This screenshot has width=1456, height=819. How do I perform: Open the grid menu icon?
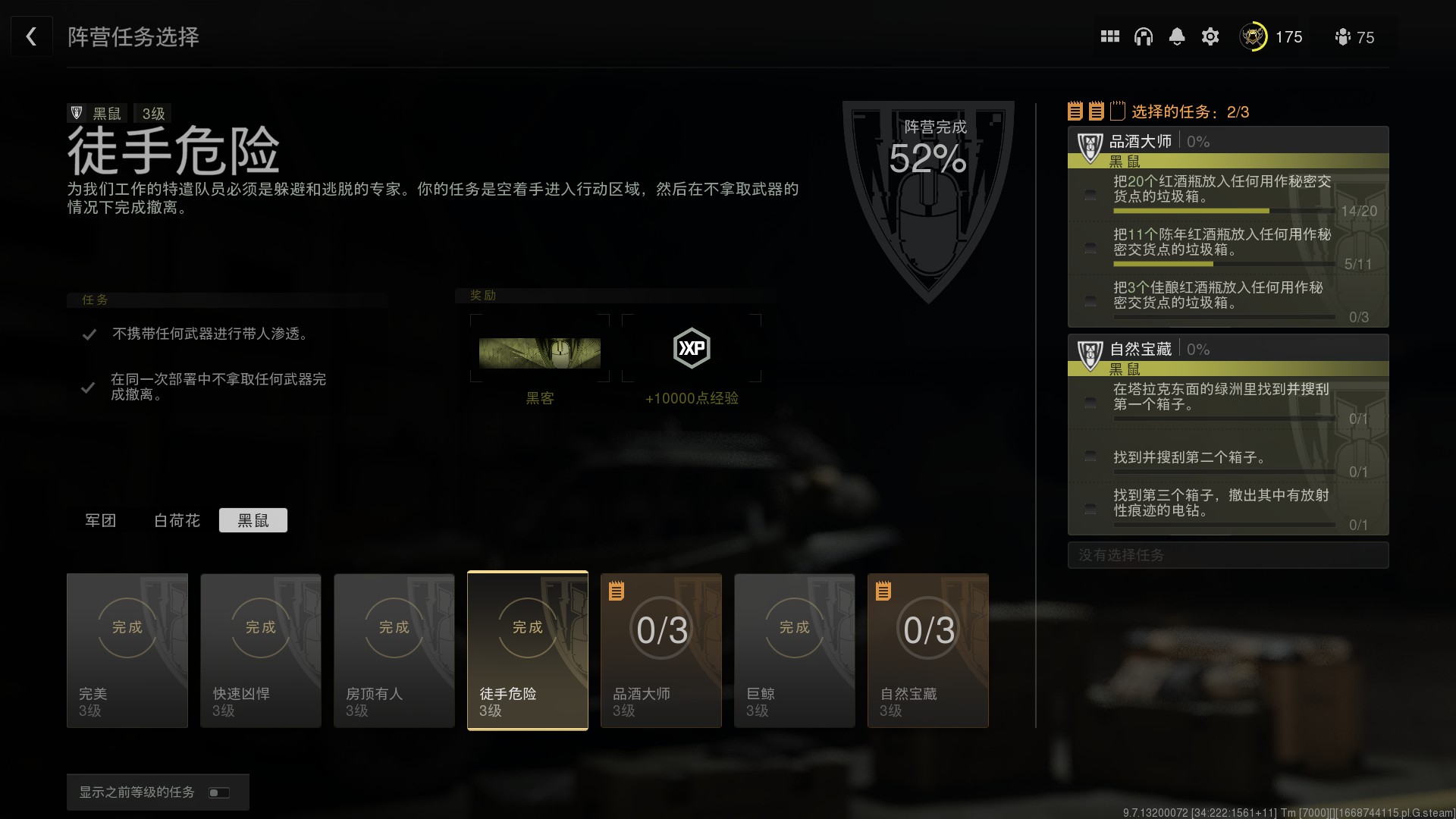coord(1109,36)
